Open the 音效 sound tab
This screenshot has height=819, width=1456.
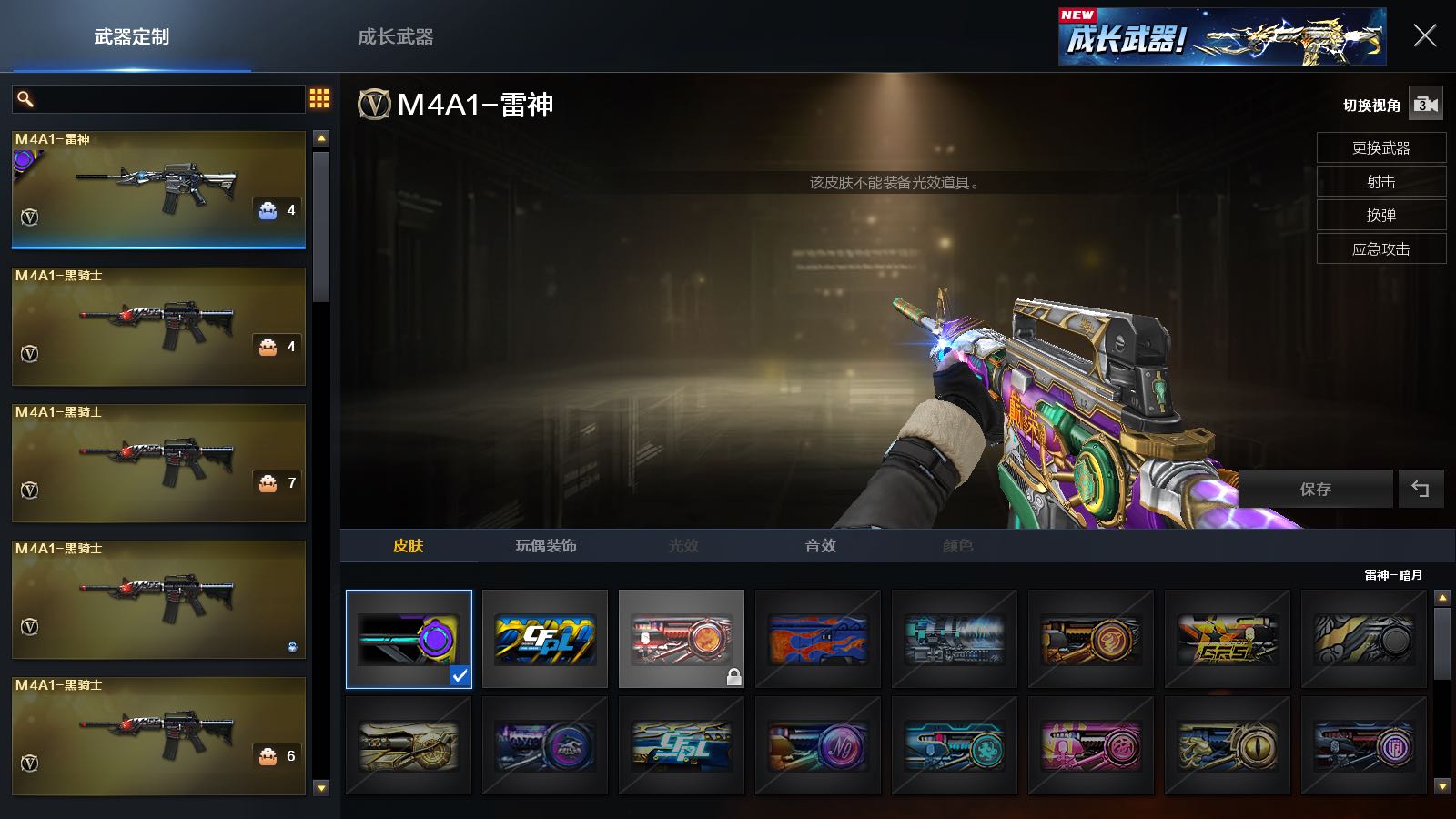click(x=820, y=546)
